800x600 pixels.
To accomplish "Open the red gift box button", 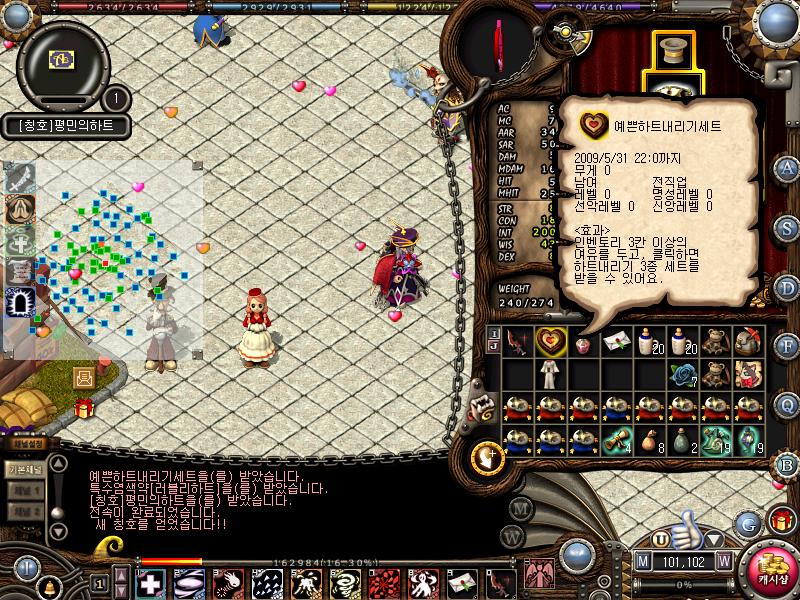I will pos(780,520).
